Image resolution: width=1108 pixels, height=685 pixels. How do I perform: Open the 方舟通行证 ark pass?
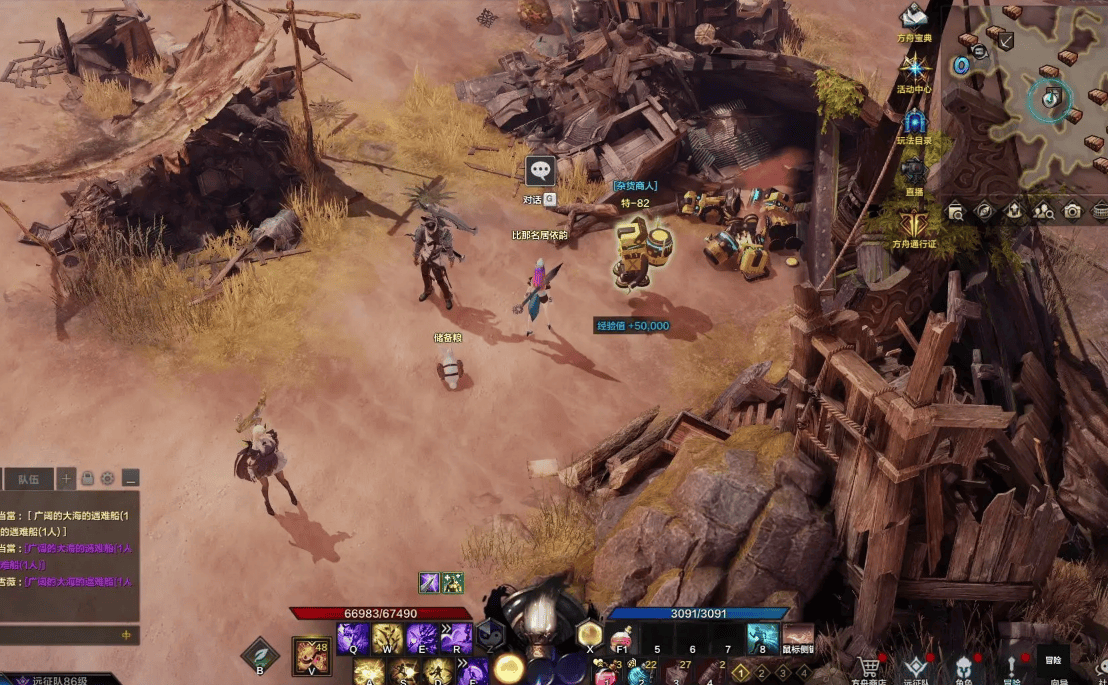point(913,223)
